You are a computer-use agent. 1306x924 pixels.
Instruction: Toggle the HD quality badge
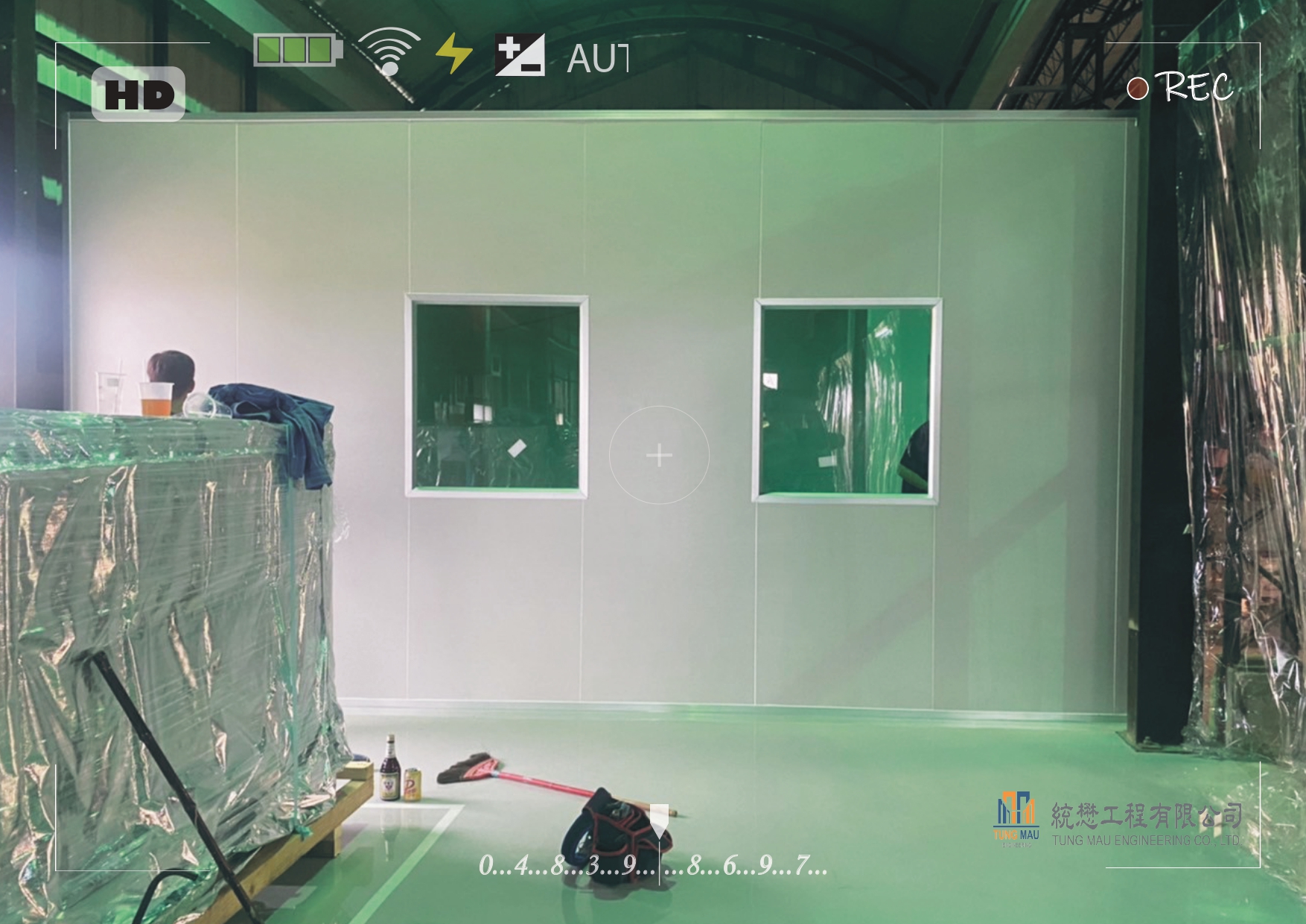[x=138, y=94]
